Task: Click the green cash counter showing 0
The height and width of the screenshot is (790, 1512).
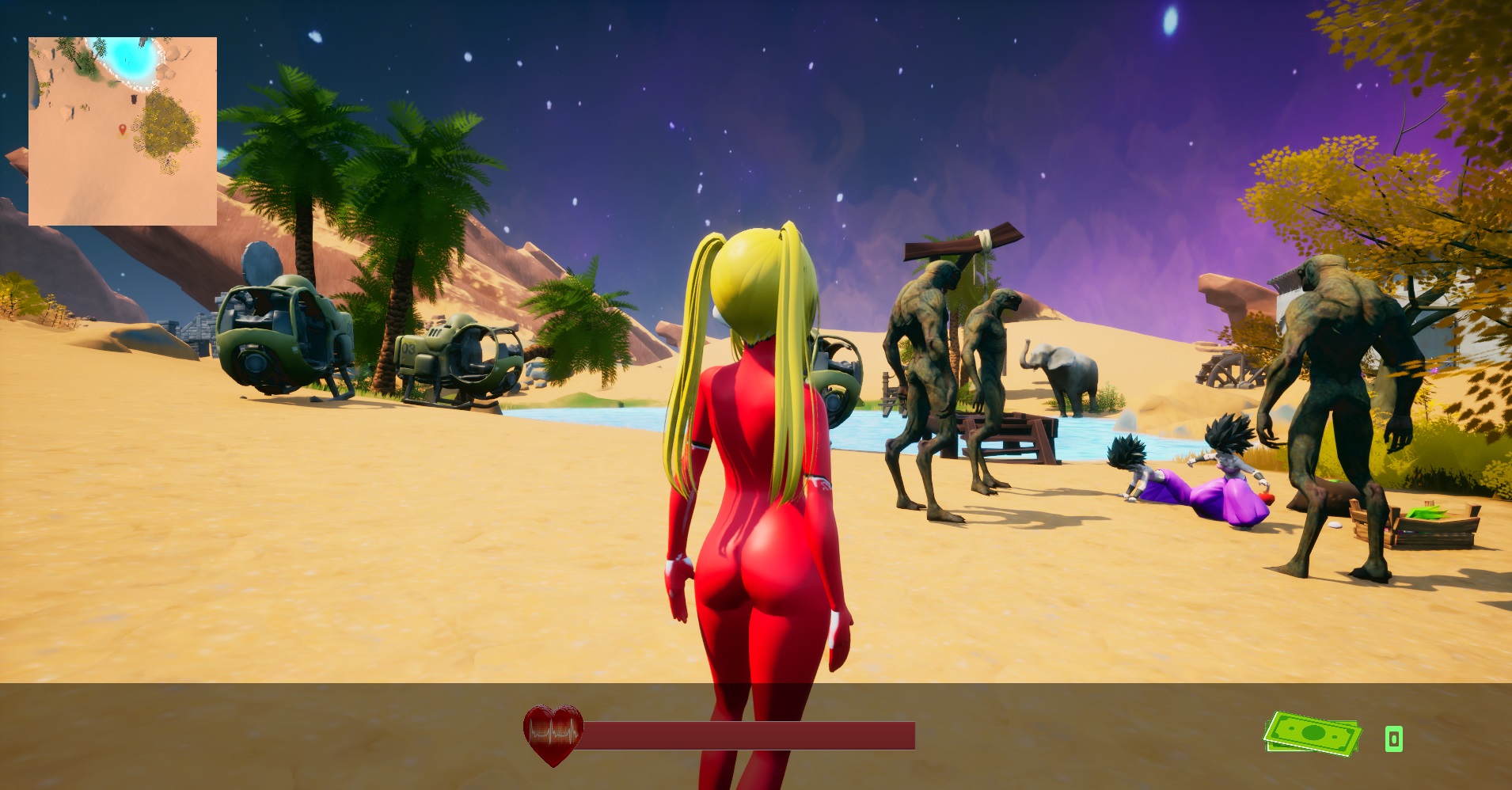Action: tap(1392, 738)
